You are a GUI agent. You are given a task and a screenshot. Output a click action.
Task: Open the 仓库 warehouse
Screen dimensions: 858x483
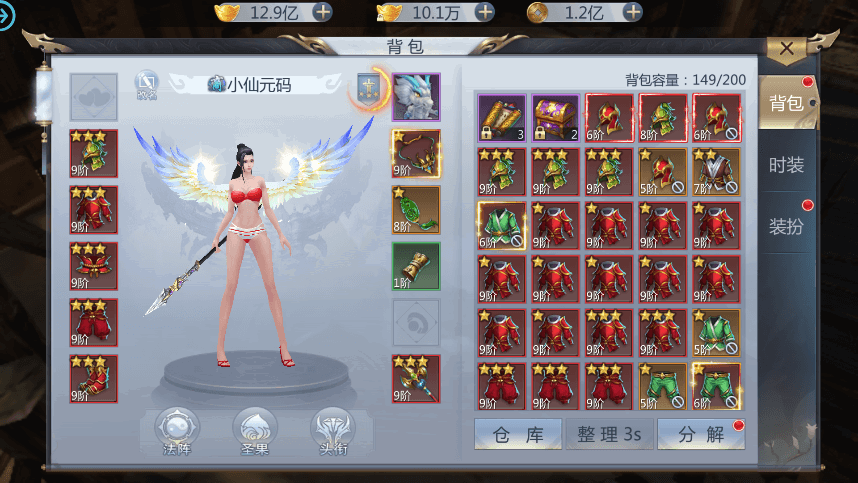point(515,434)
